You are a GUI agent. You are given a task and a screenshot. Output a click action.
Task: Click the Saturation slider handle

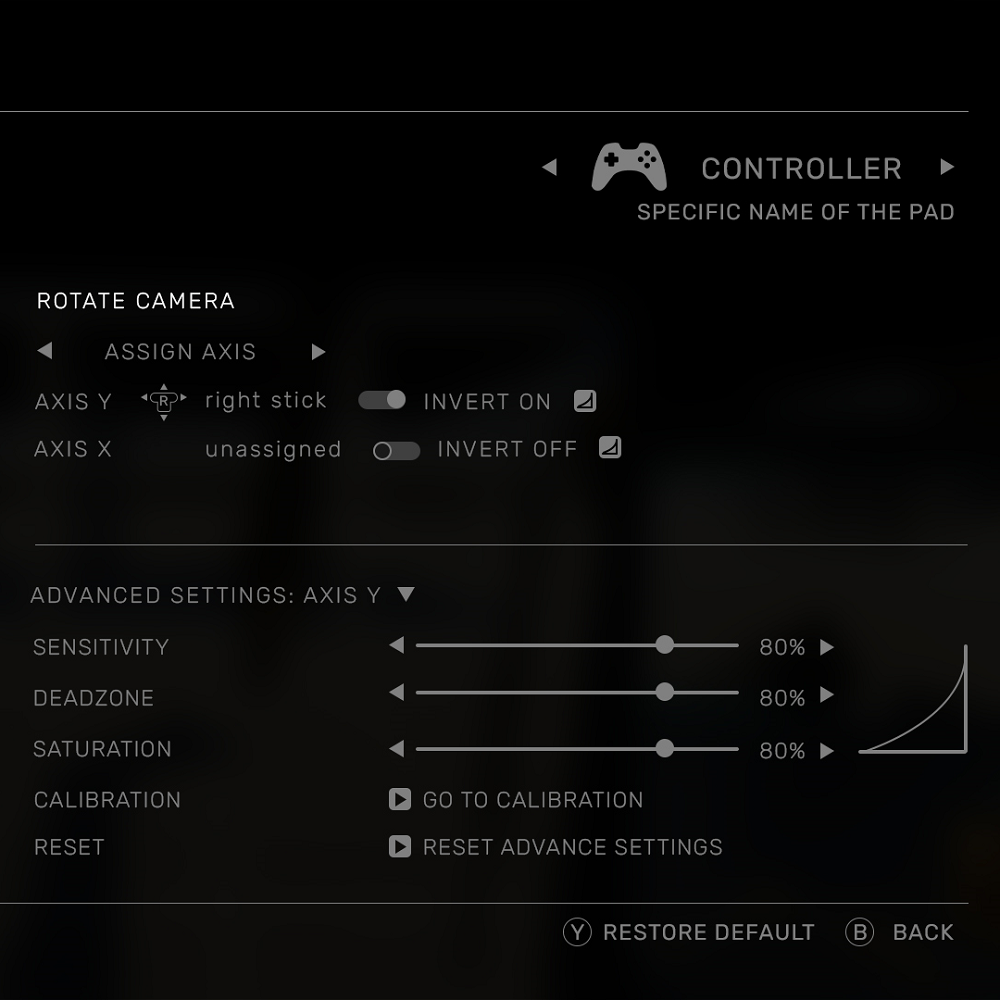665,748
